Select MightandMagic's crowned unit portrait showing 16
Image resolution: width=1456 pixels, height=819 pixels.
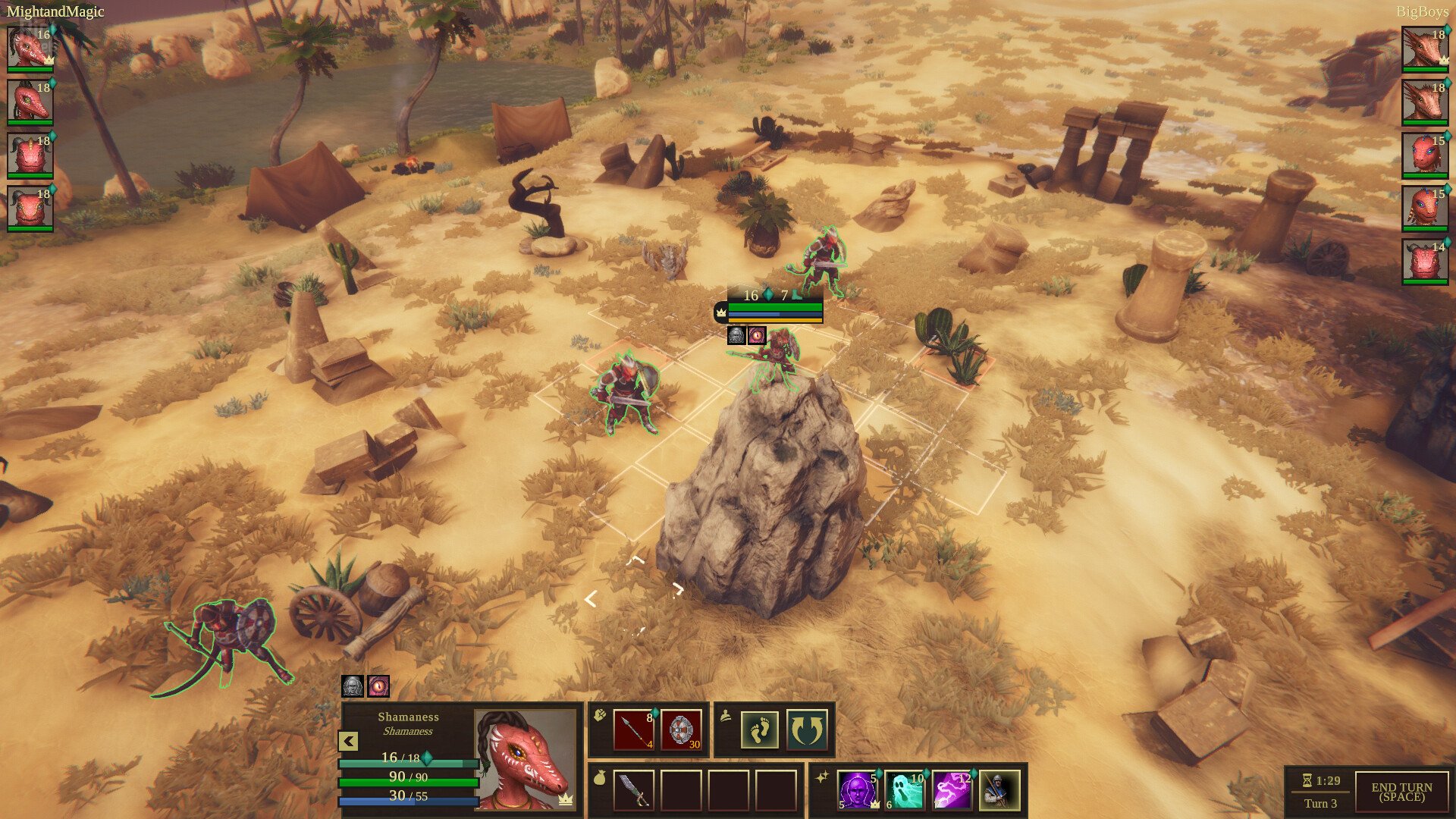point(30,48)
